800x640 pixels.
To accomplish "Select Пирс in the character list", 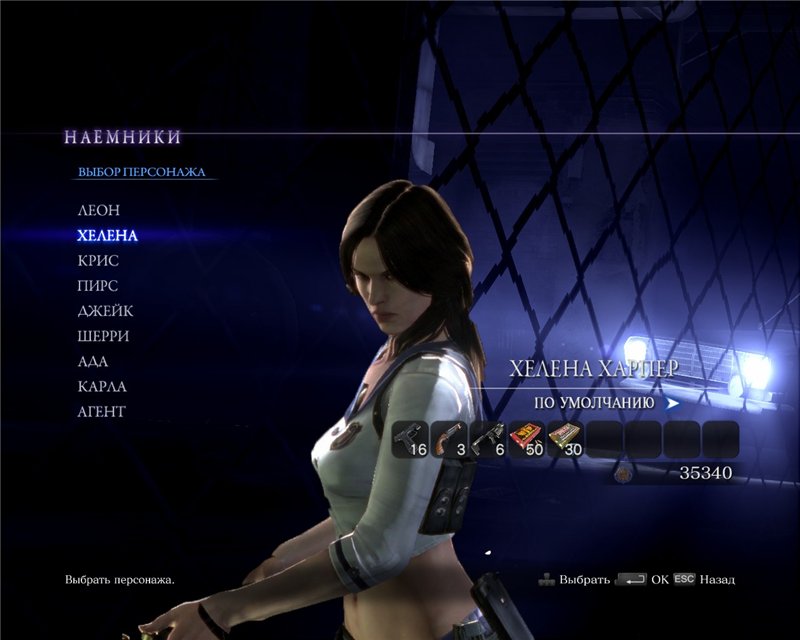I will coord(98,286).
